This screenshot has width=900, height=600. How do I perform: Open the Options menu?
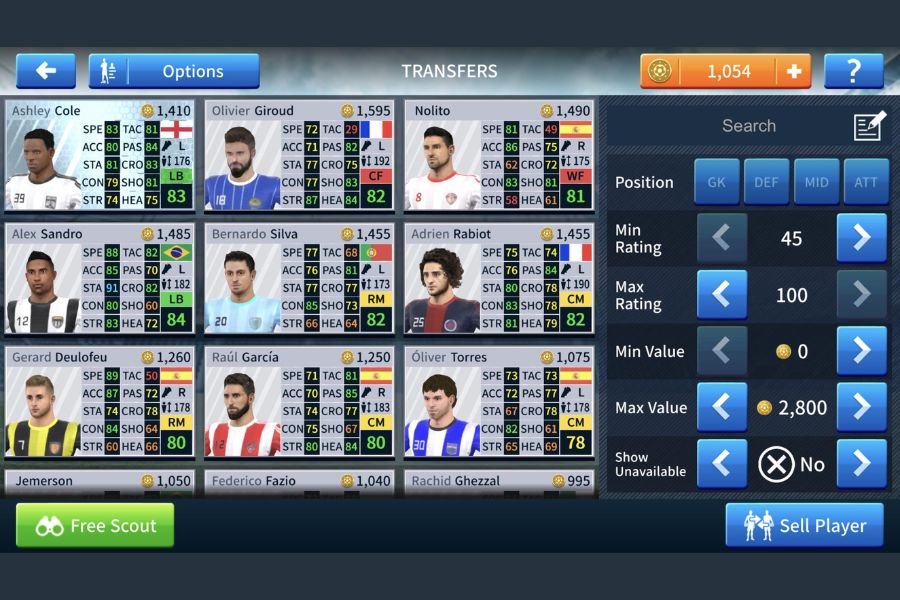[174, 71]
